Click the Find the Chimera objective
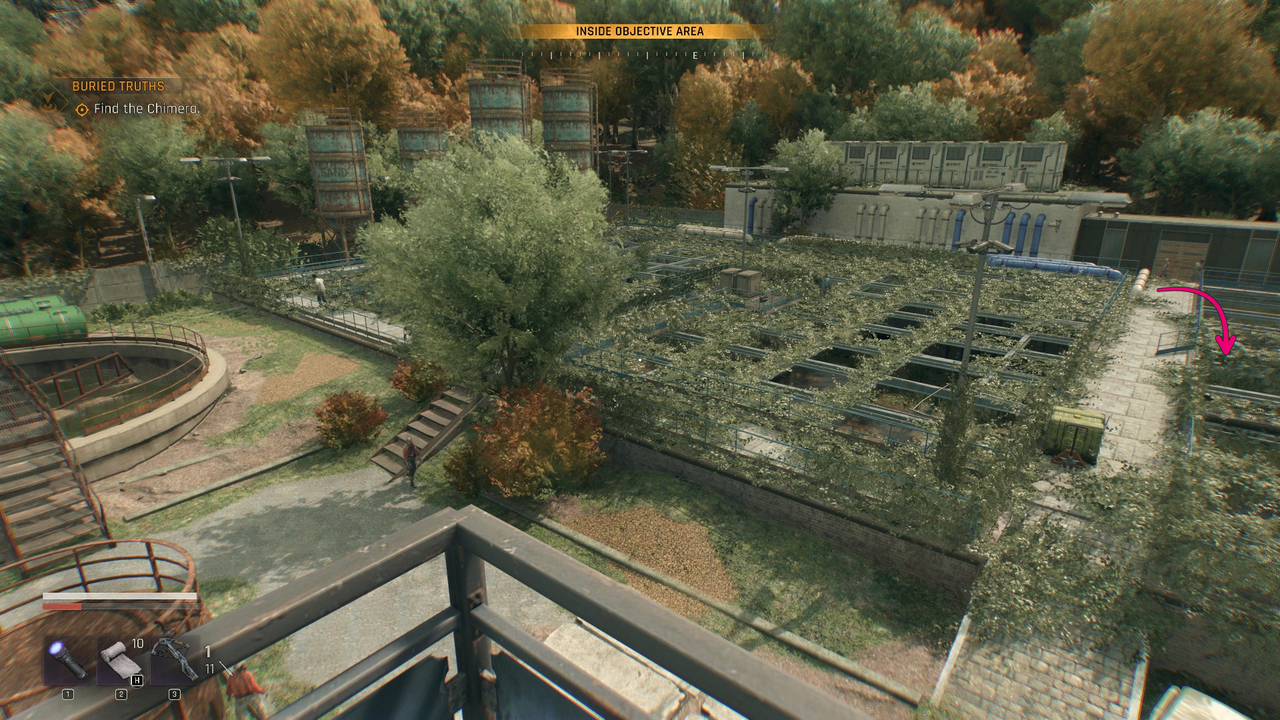The width and height of the screenshot is (1280, 720). click(146, 109)
